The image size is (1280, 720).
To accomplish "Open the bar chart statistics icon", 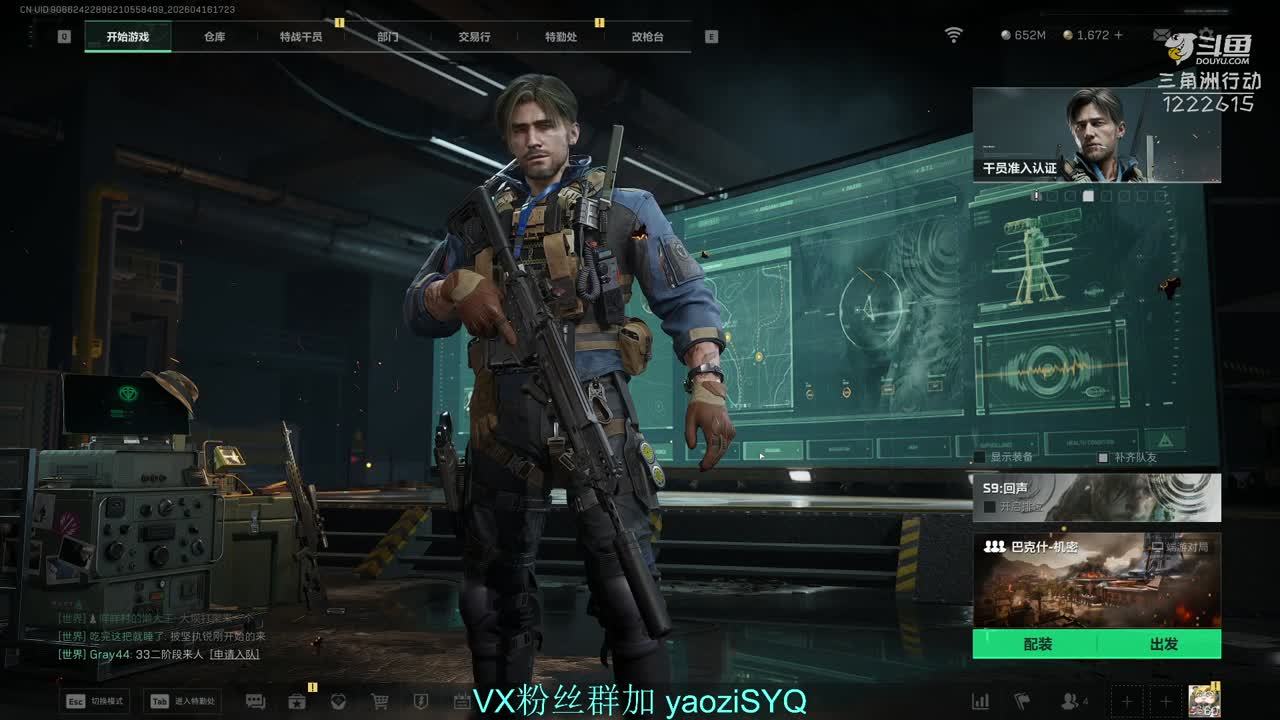I will pos(981,701).
